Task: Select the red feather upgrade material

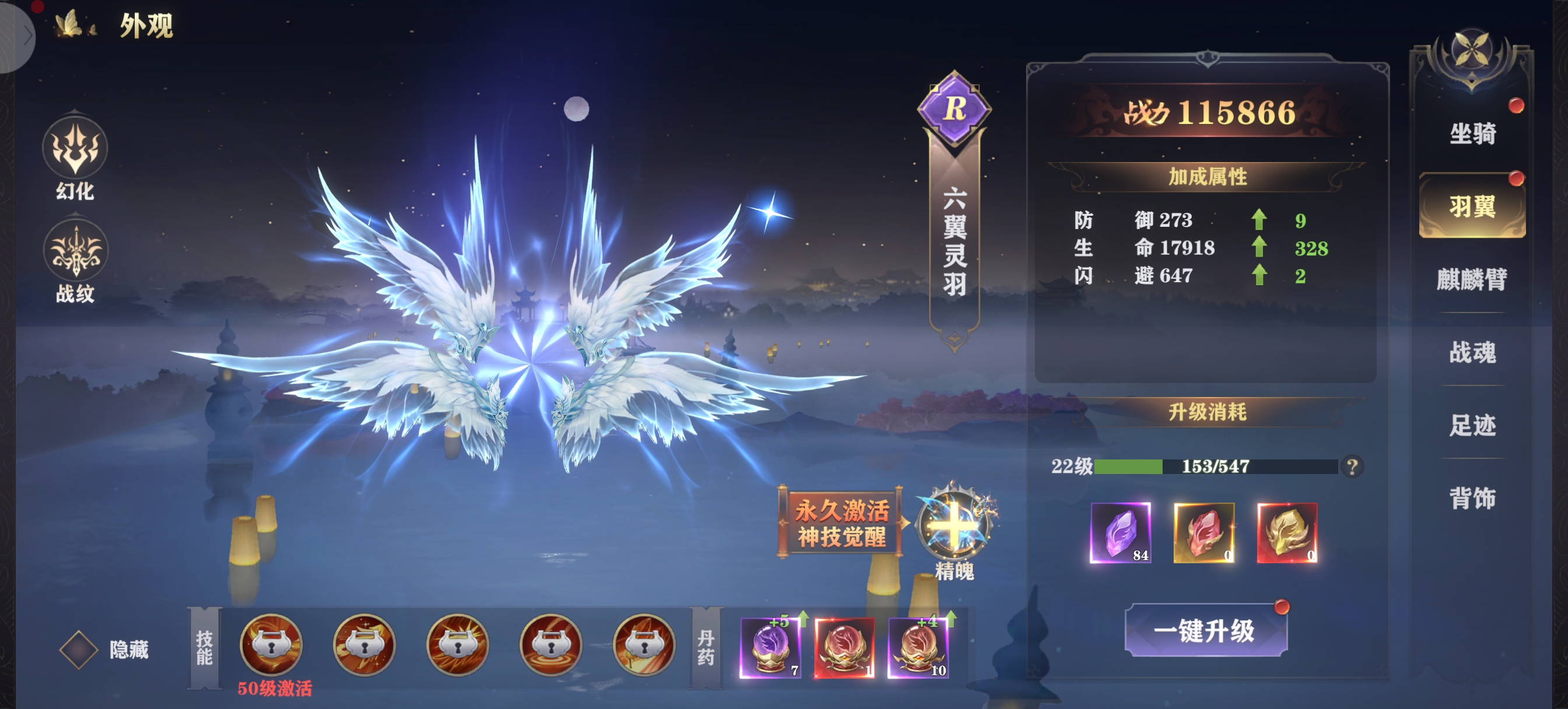Action: 1203,532
